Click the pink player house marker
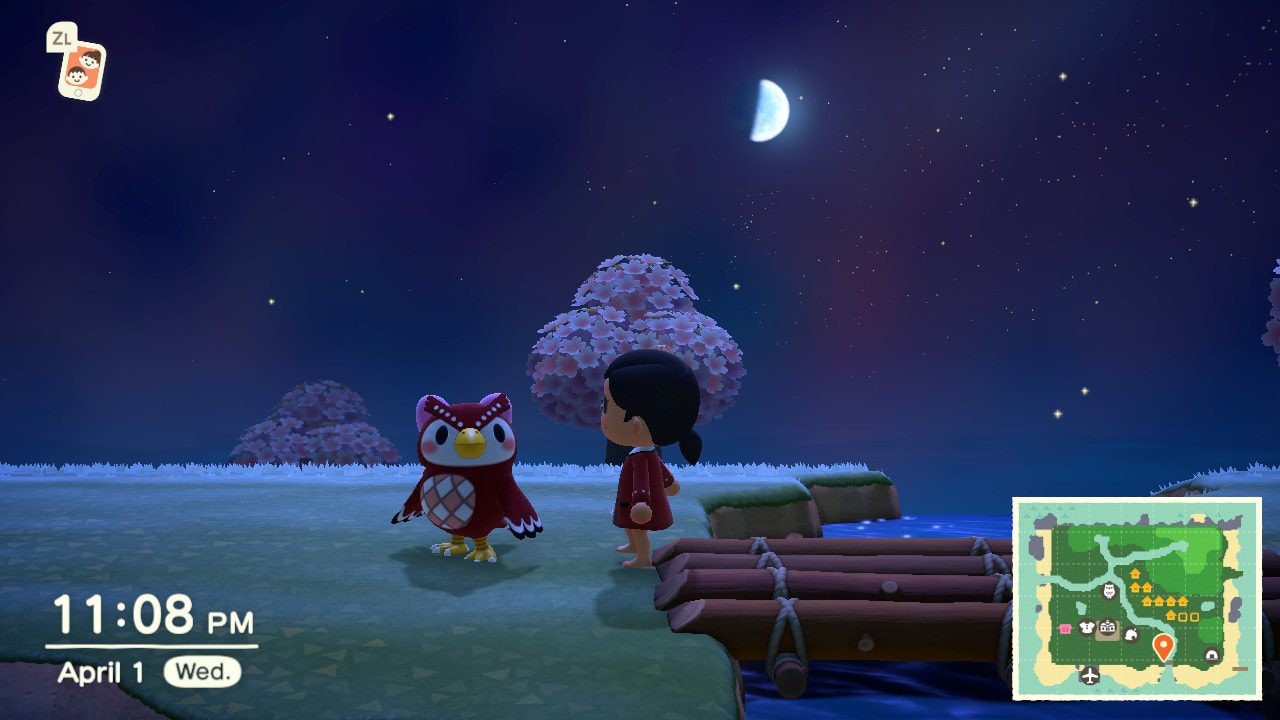The width and height of the screenshot is (1280, 720). (1066, 628)
